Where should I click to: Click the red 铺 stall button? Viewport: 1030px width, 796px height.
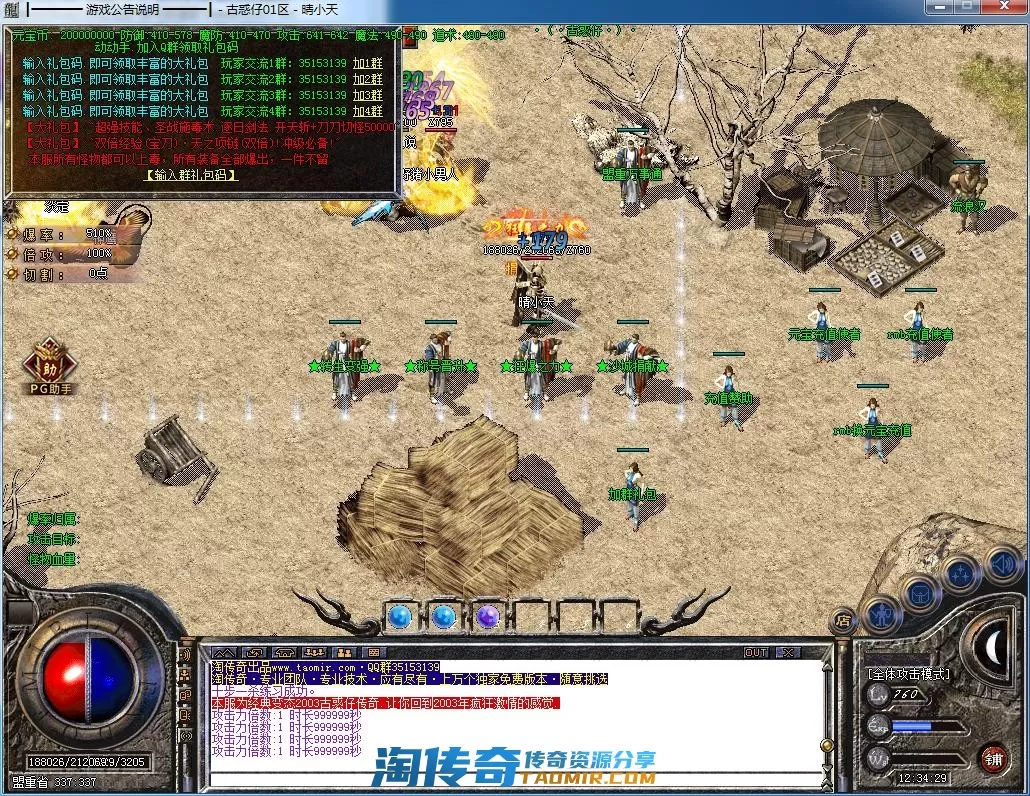coord(992,757)
